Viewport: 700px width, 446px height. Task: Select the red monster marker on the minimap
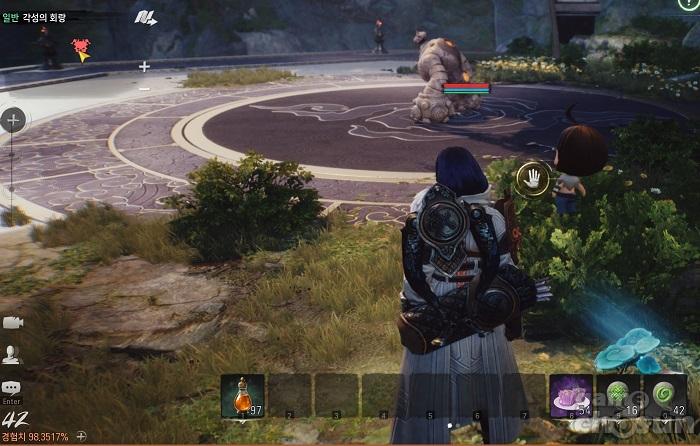tap(81, 46)
